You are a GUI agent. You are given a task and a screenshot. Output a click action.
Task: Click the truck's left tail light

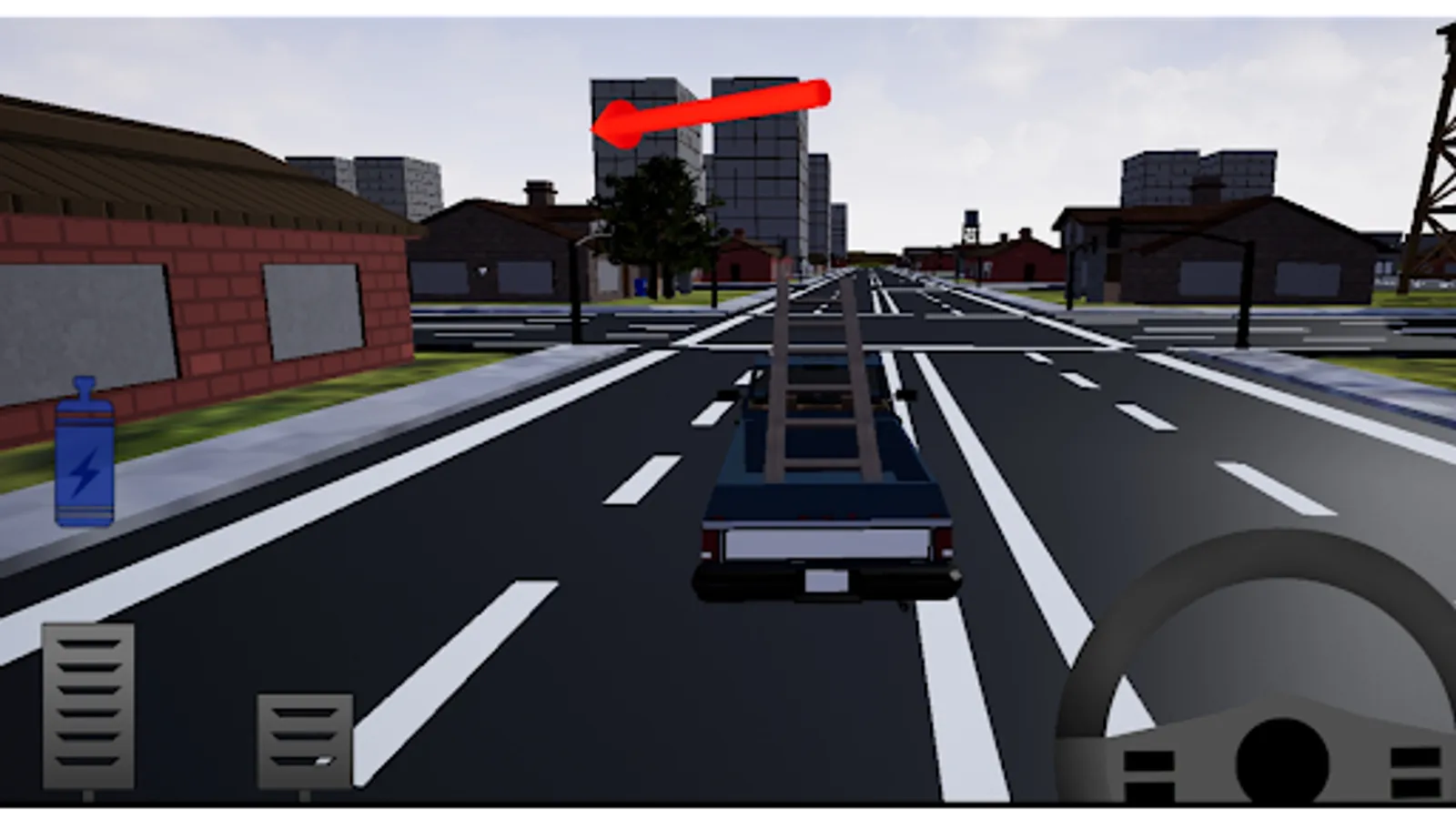pos(708,542)
